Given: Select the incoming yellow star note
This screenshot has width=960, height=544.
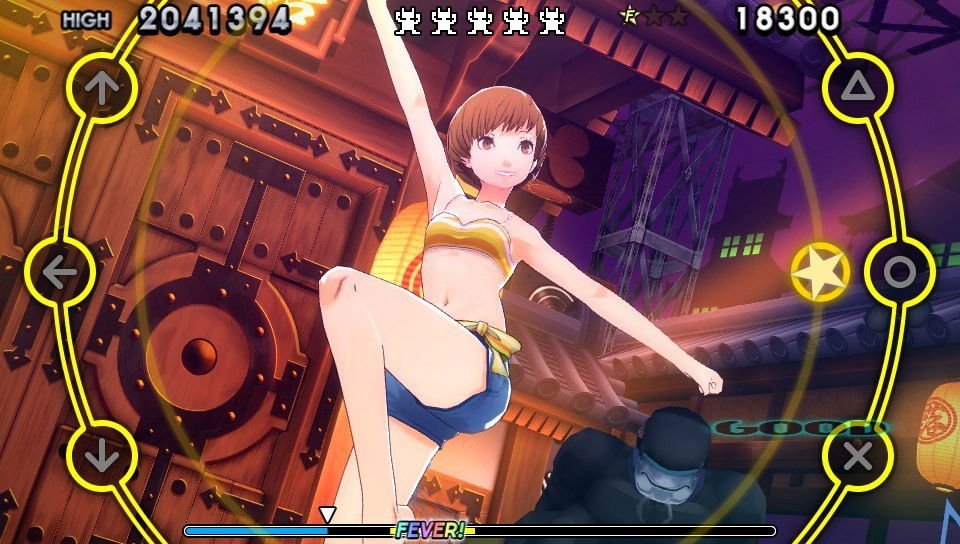Looking at the screenshot, I should [x=820, y=272].
